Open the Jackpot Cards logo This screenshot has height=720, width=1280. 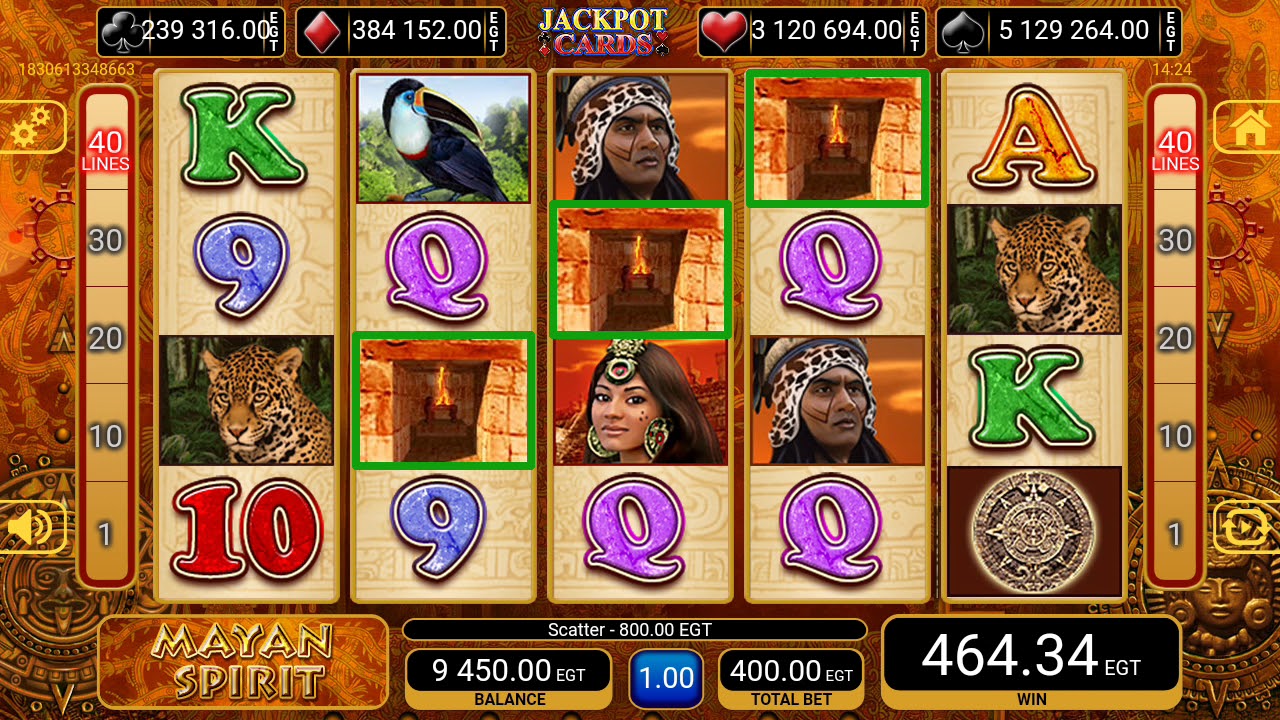(x=603, y=31)
